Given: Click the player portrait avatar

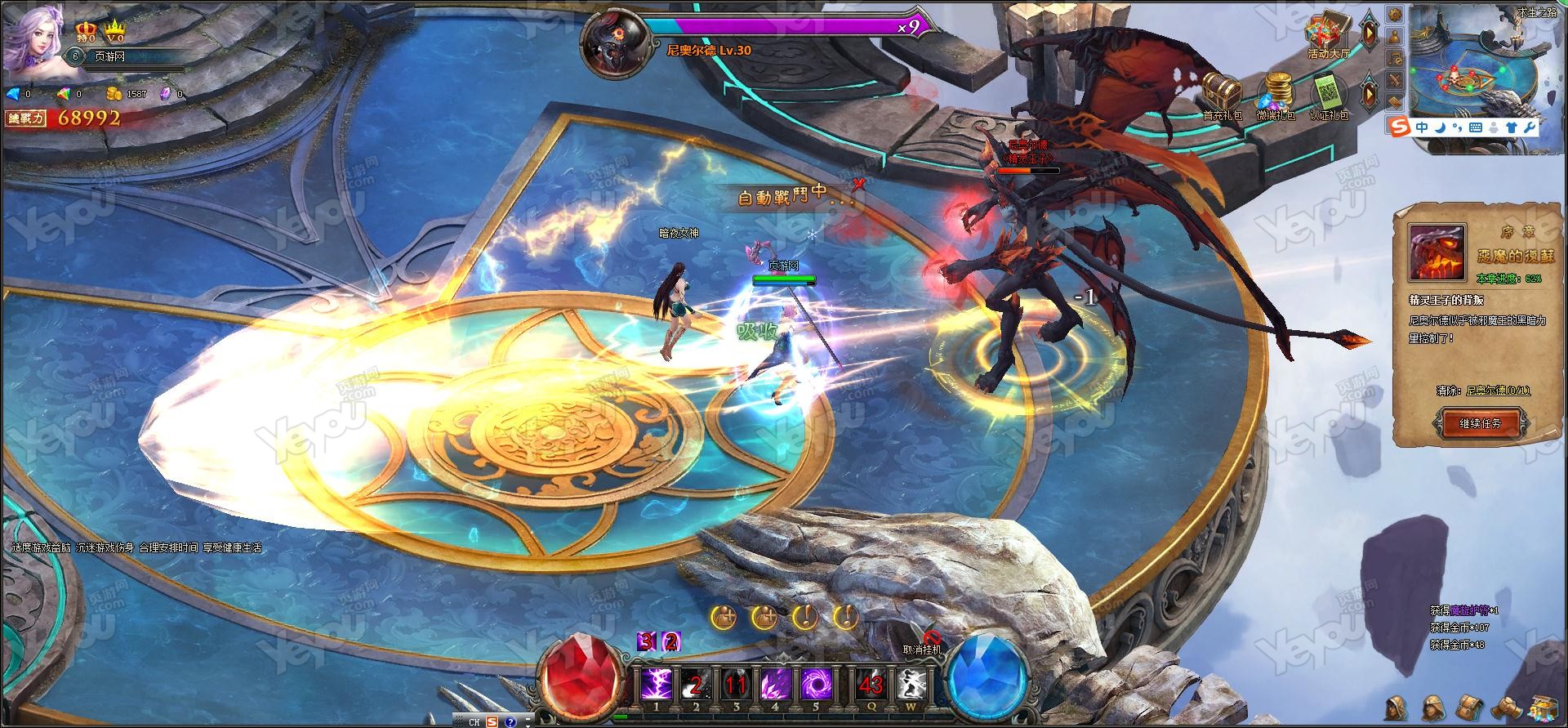Looking at the screenshot, I should (x=32, y=38).
